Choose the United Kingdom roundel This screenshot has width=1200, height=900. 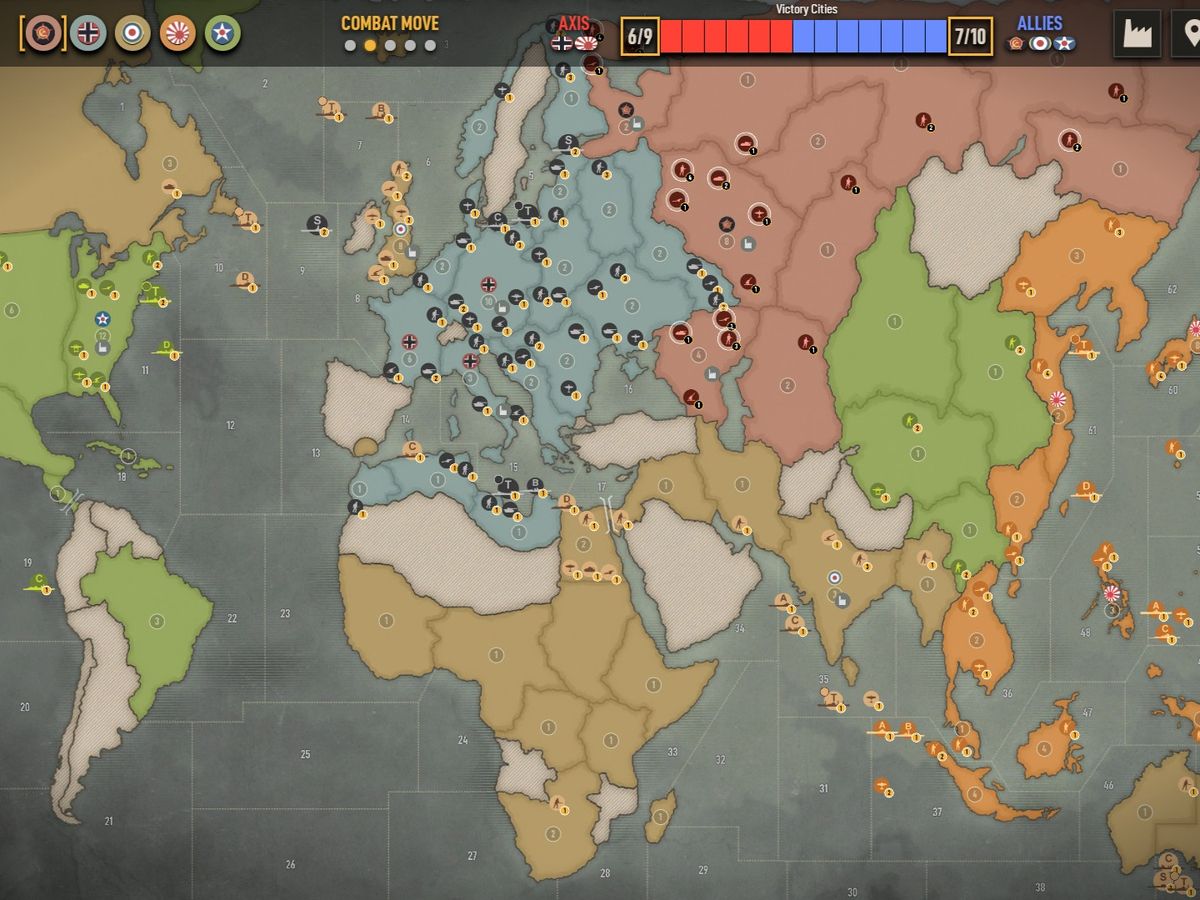pyautogui.click(x=132, y=33)
